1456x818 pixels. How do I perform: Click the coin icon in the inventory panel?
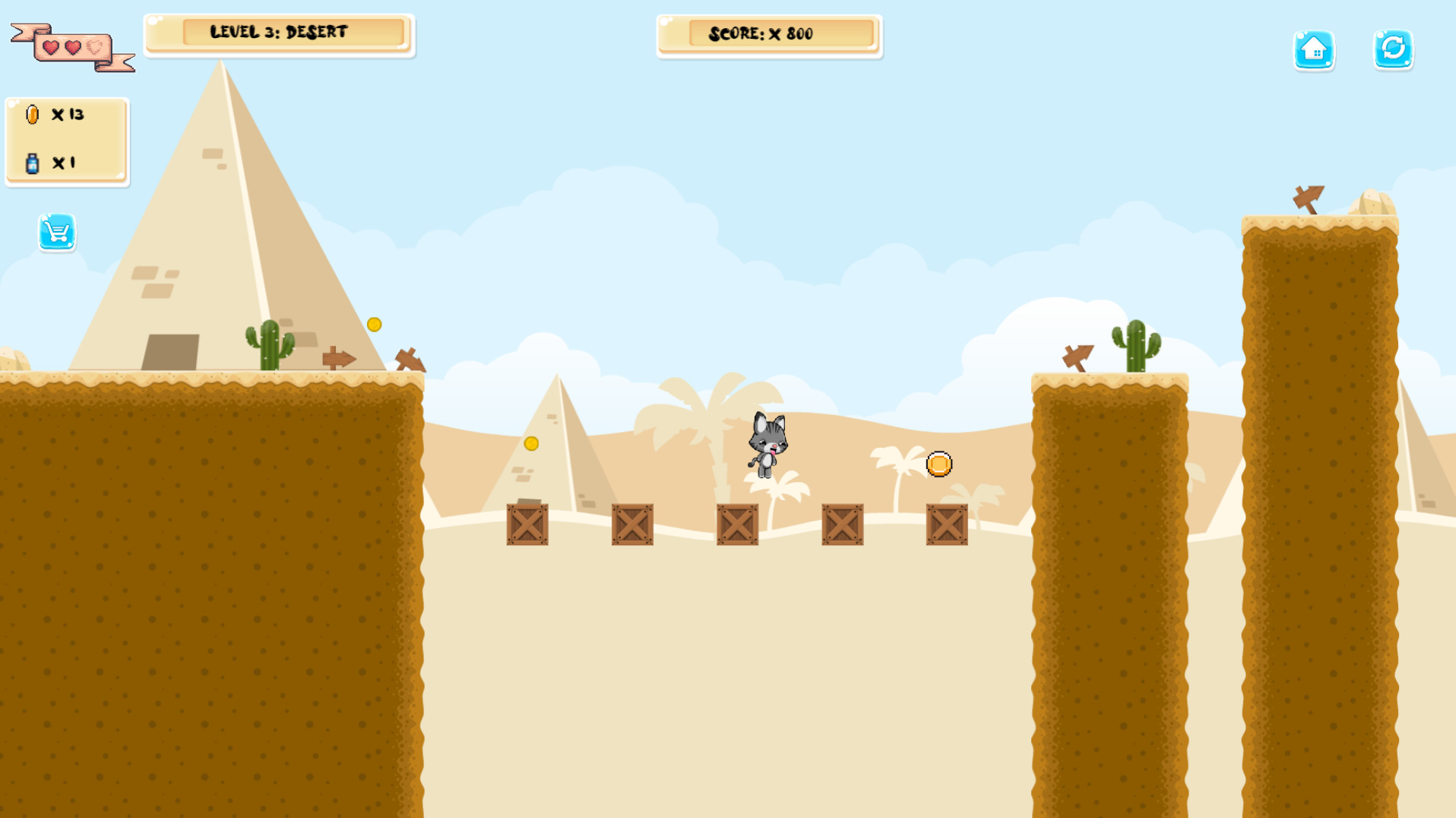(x=32, y=115)
